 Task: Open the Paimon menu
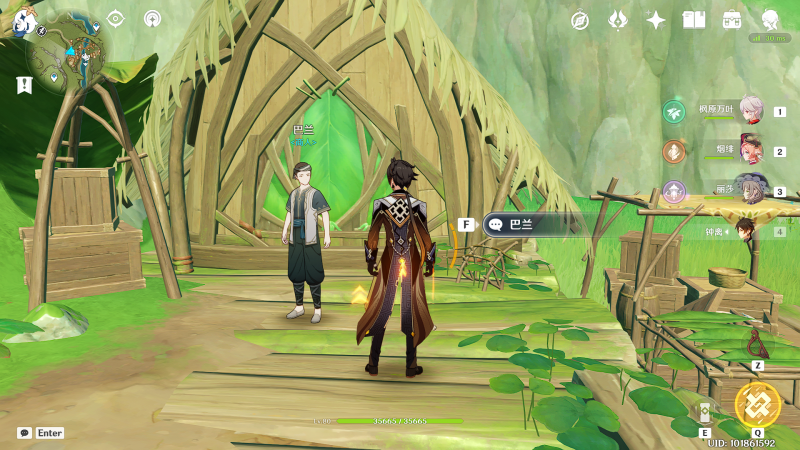(24, 20)
